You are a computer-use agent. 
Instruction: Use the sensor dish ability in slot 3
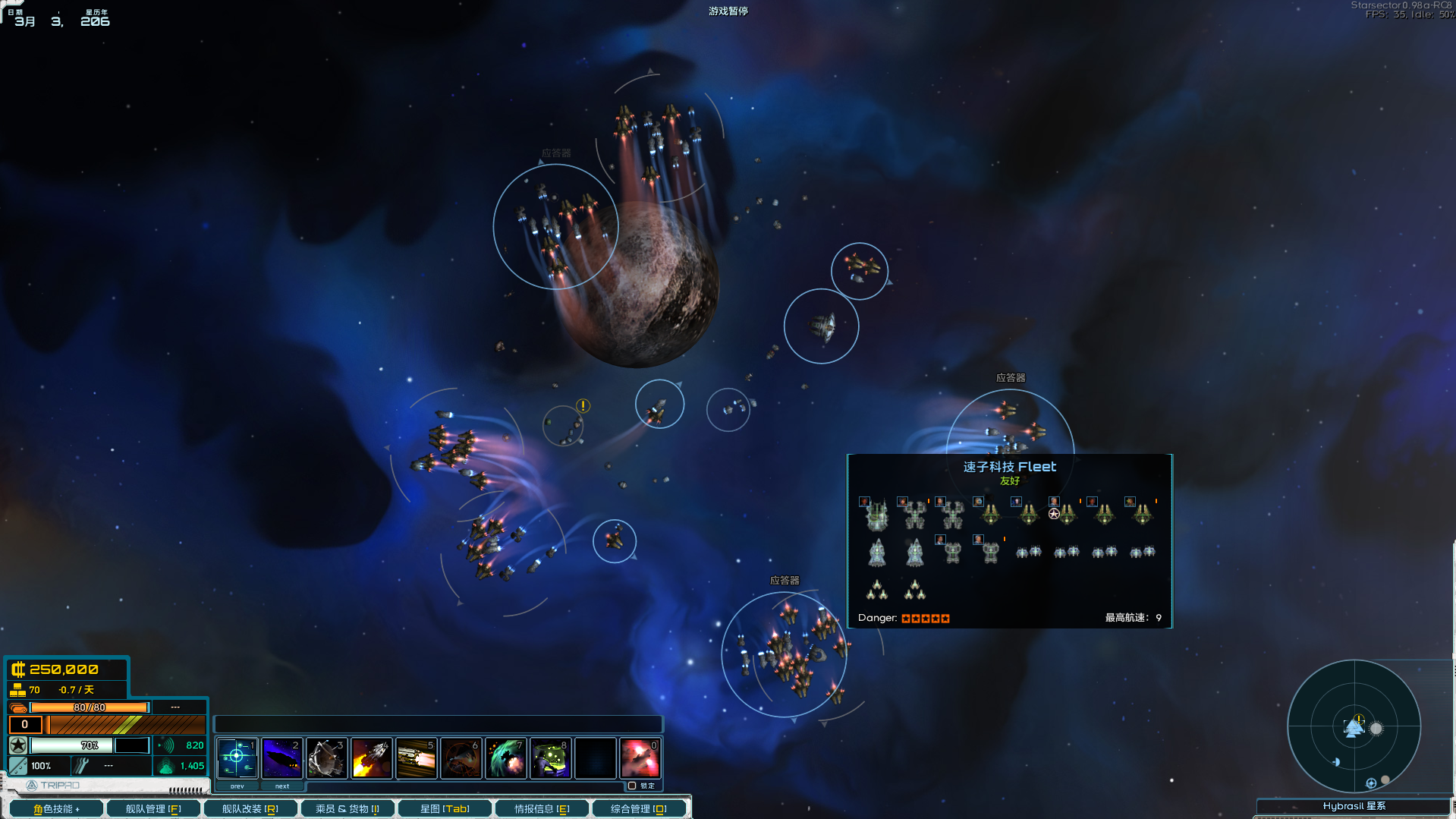click(327, 758)
